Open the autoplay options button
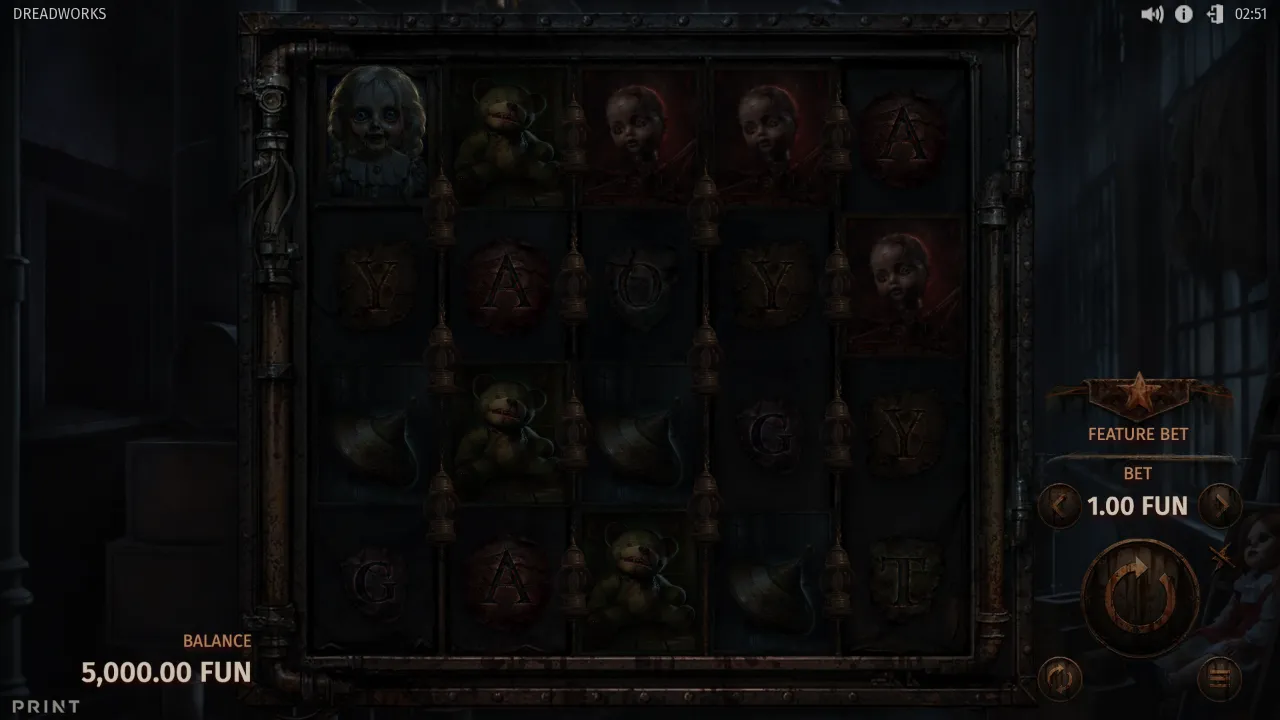 (x=1060, y=679)
